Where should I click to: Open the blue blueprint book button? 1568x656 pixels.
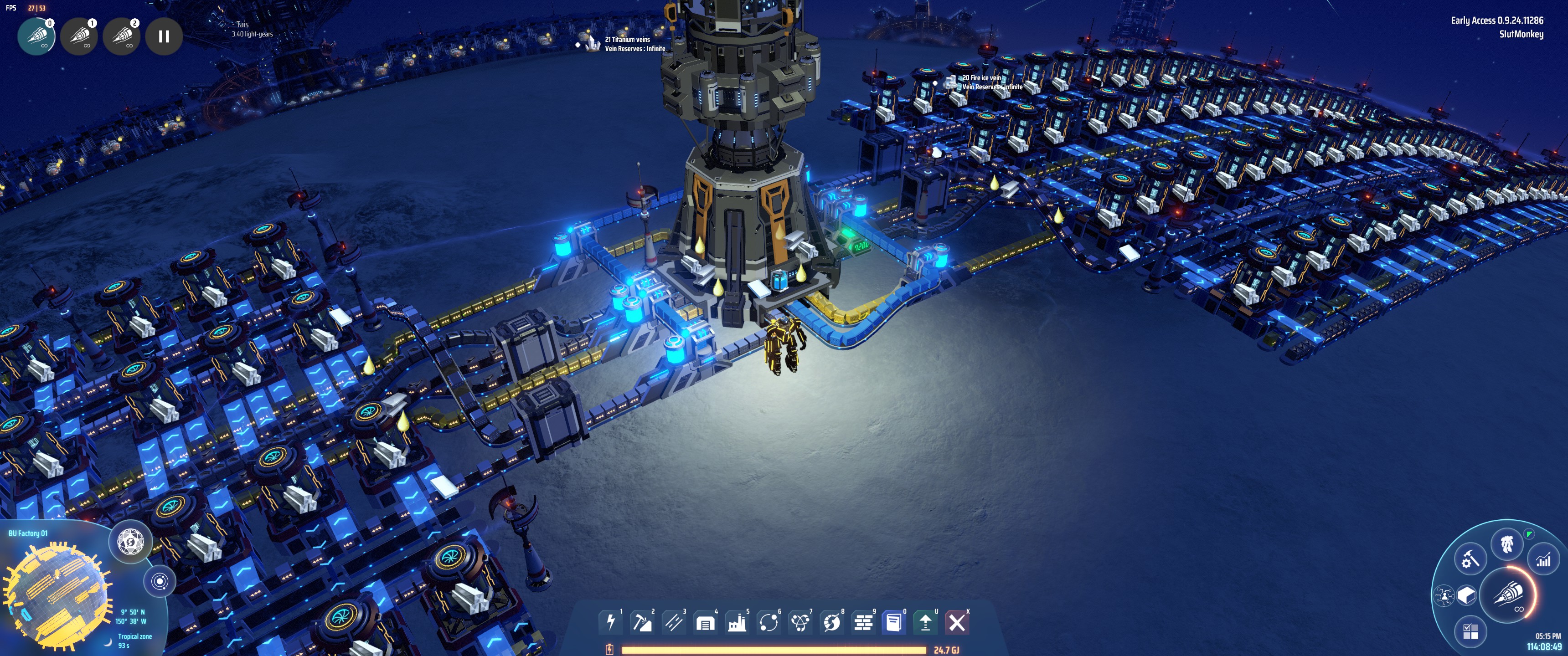click(894, 623)
